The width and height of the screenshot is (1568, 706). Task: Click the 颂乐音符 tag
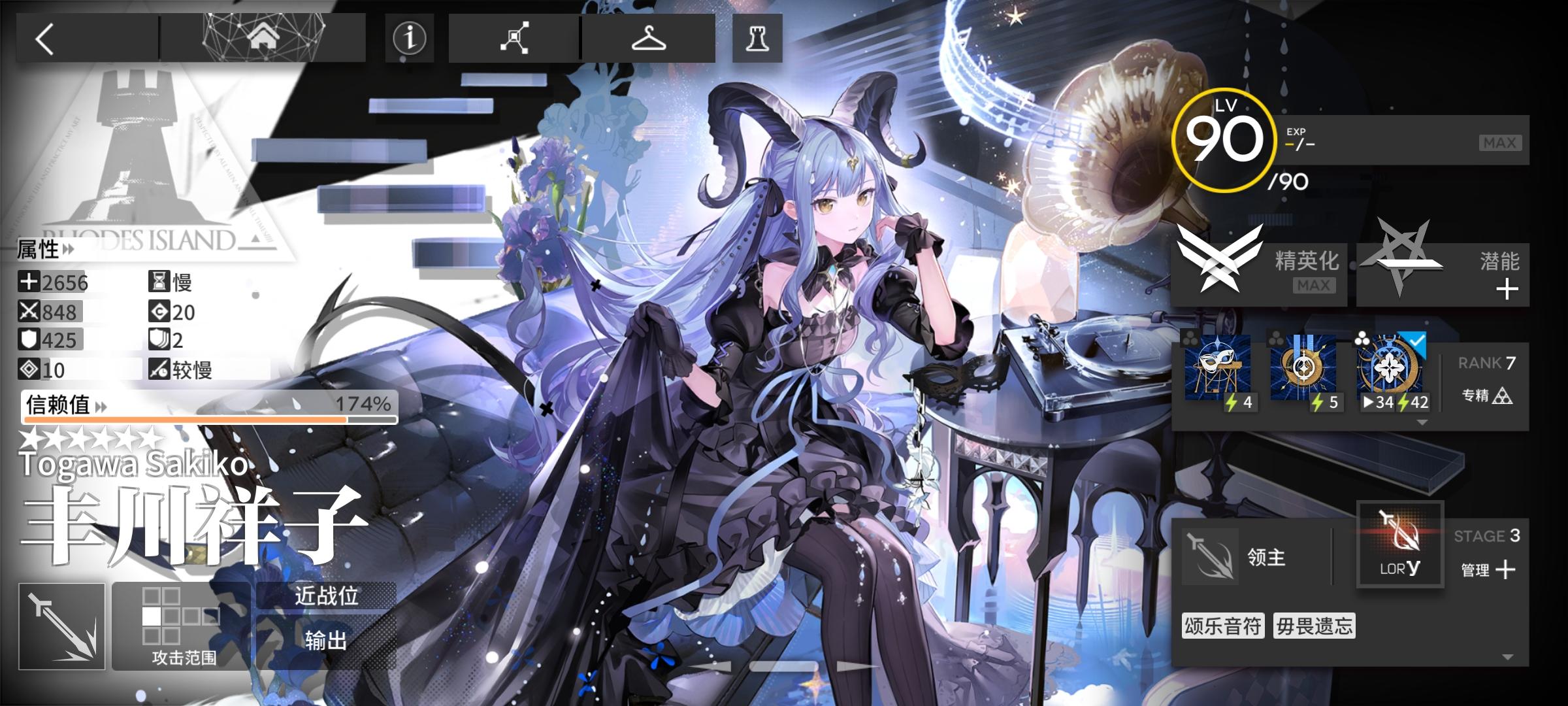pyautogui.click(x=1223, y=626)
